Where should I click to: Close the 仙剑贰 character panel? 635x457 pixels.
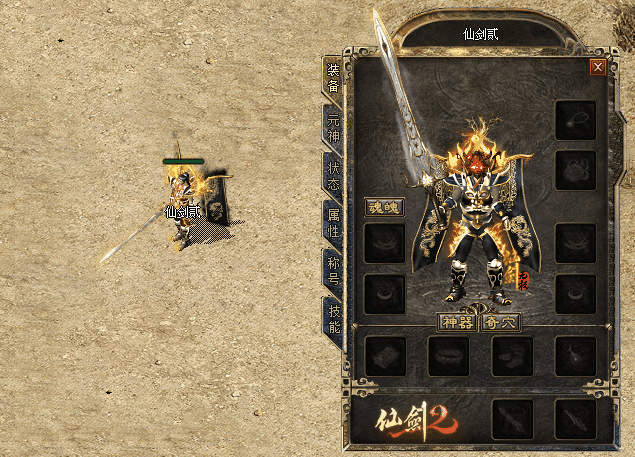click(x=597, y=67)
